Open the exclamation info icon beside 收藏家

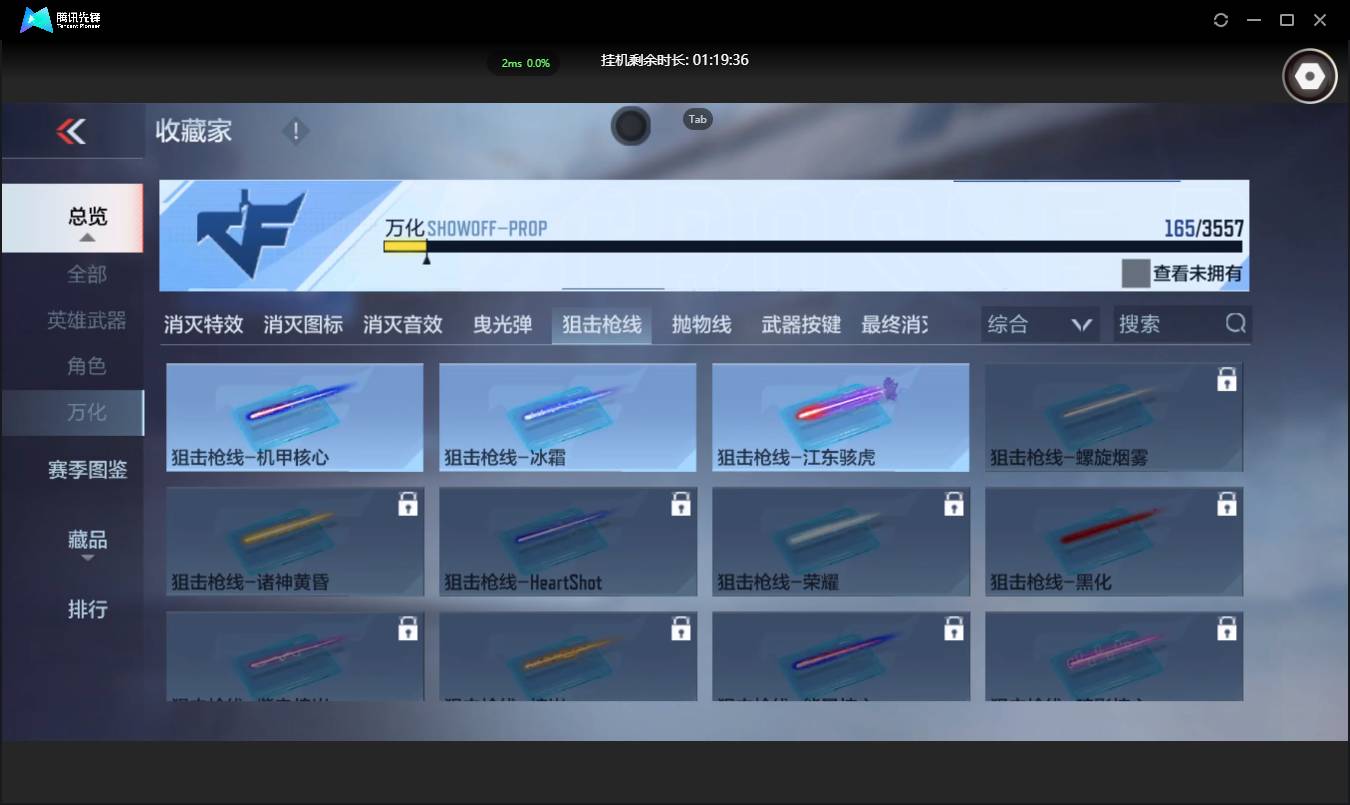pyautogui.click(x=296, y=130)
